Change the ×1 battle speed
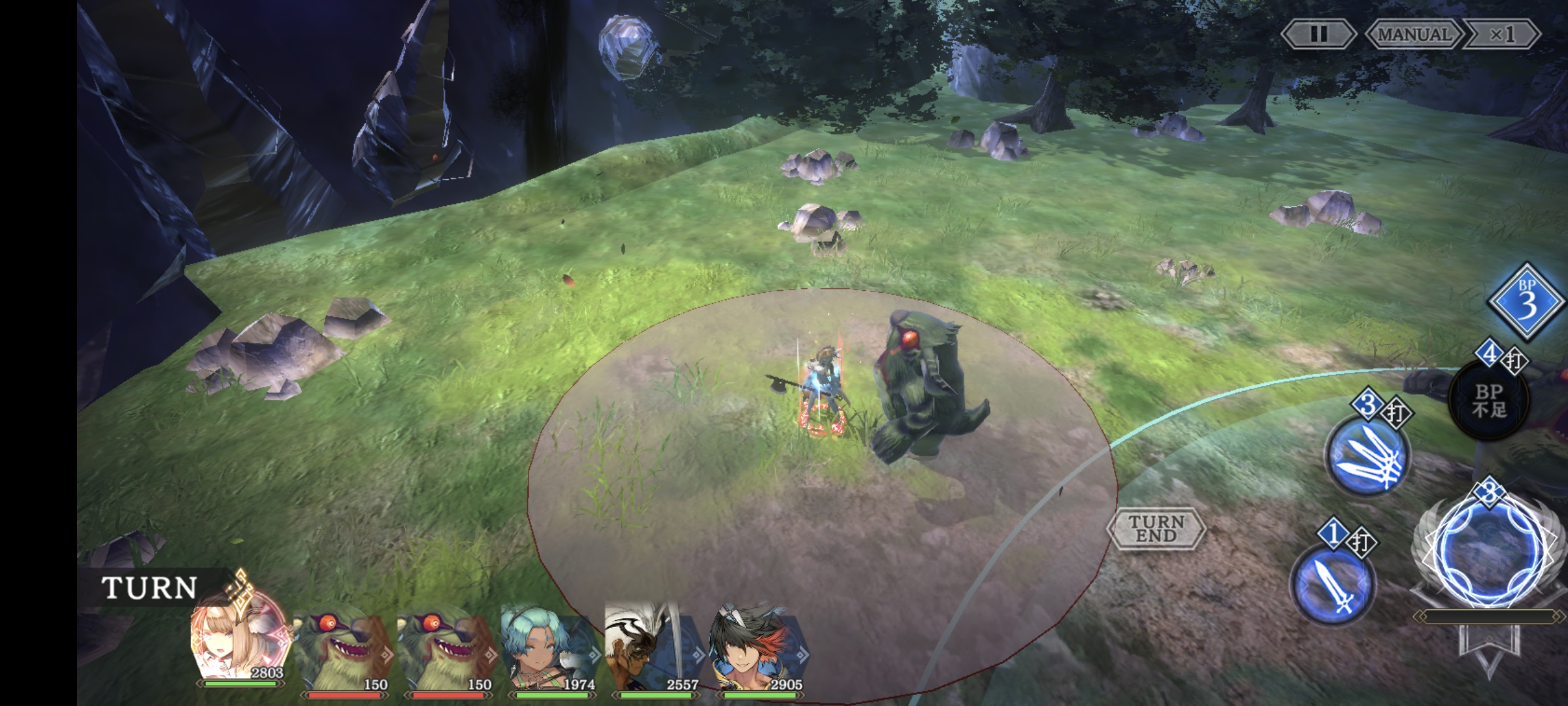 click(x=1501, y=34)
